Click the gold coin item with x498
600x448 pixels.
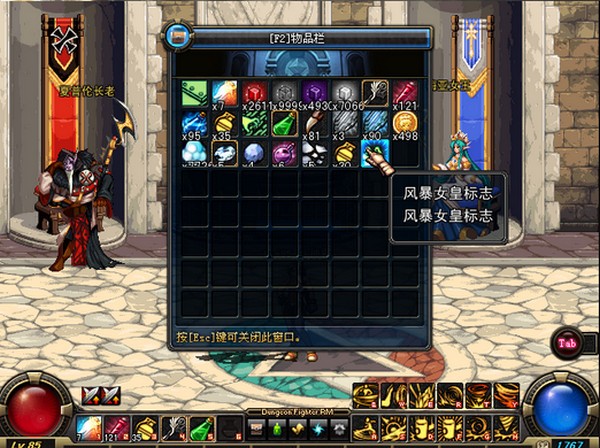(x=404, y=123)
